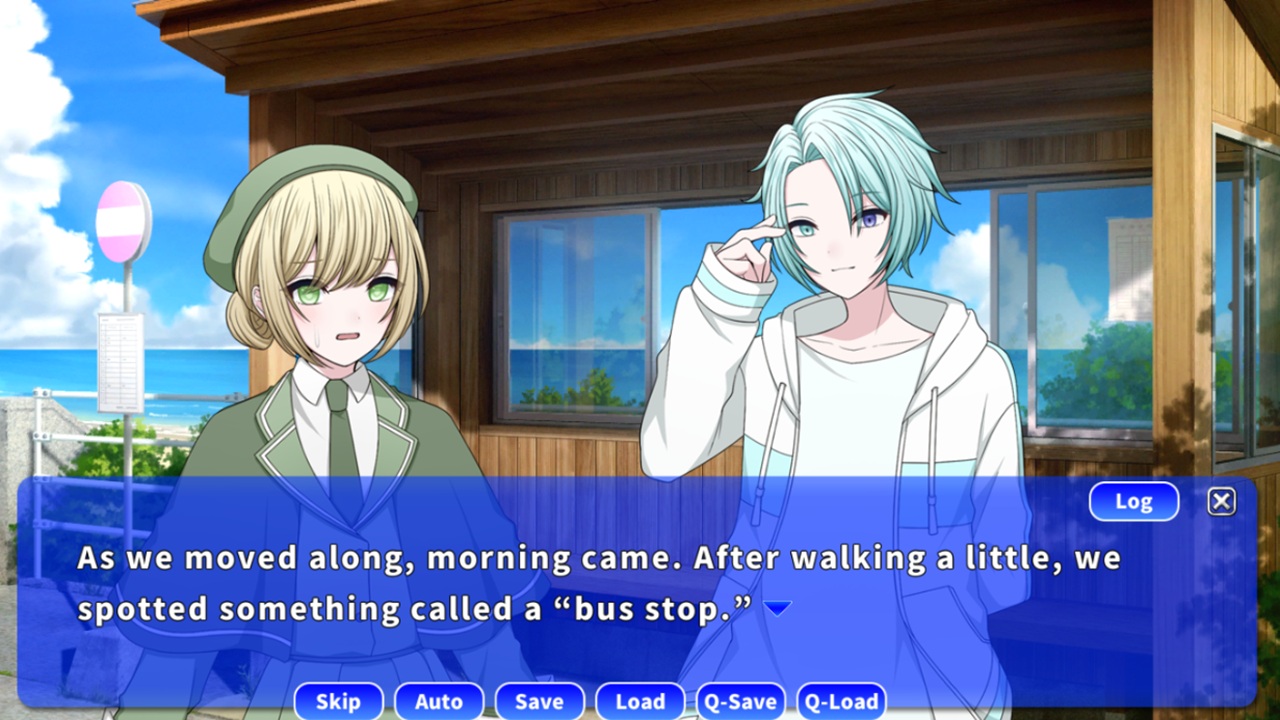Screen dimensions: 1280x720
Task: Click the Skip fast-forward control
Action: click(338, 701)
